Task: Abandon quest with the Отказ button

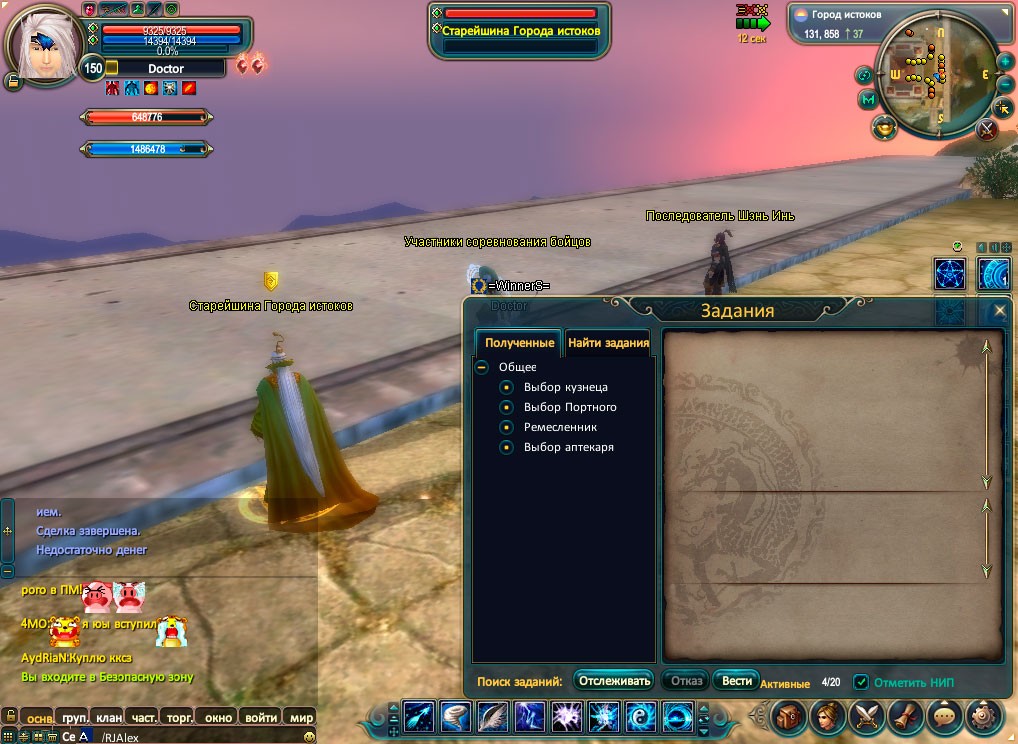Action: click(686, 681)
